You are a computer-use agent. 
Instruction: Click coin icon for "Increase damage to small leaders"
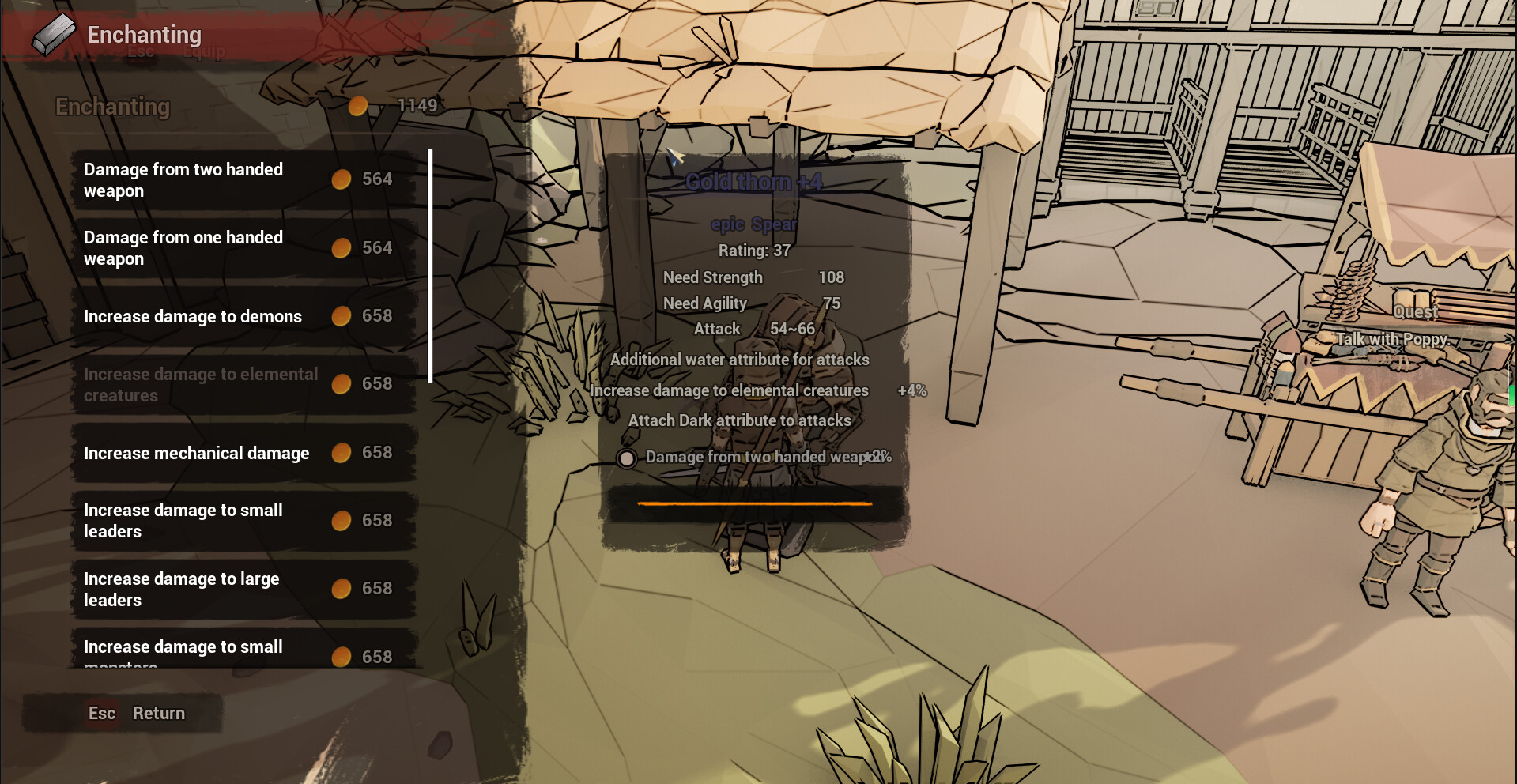point(342,520)
